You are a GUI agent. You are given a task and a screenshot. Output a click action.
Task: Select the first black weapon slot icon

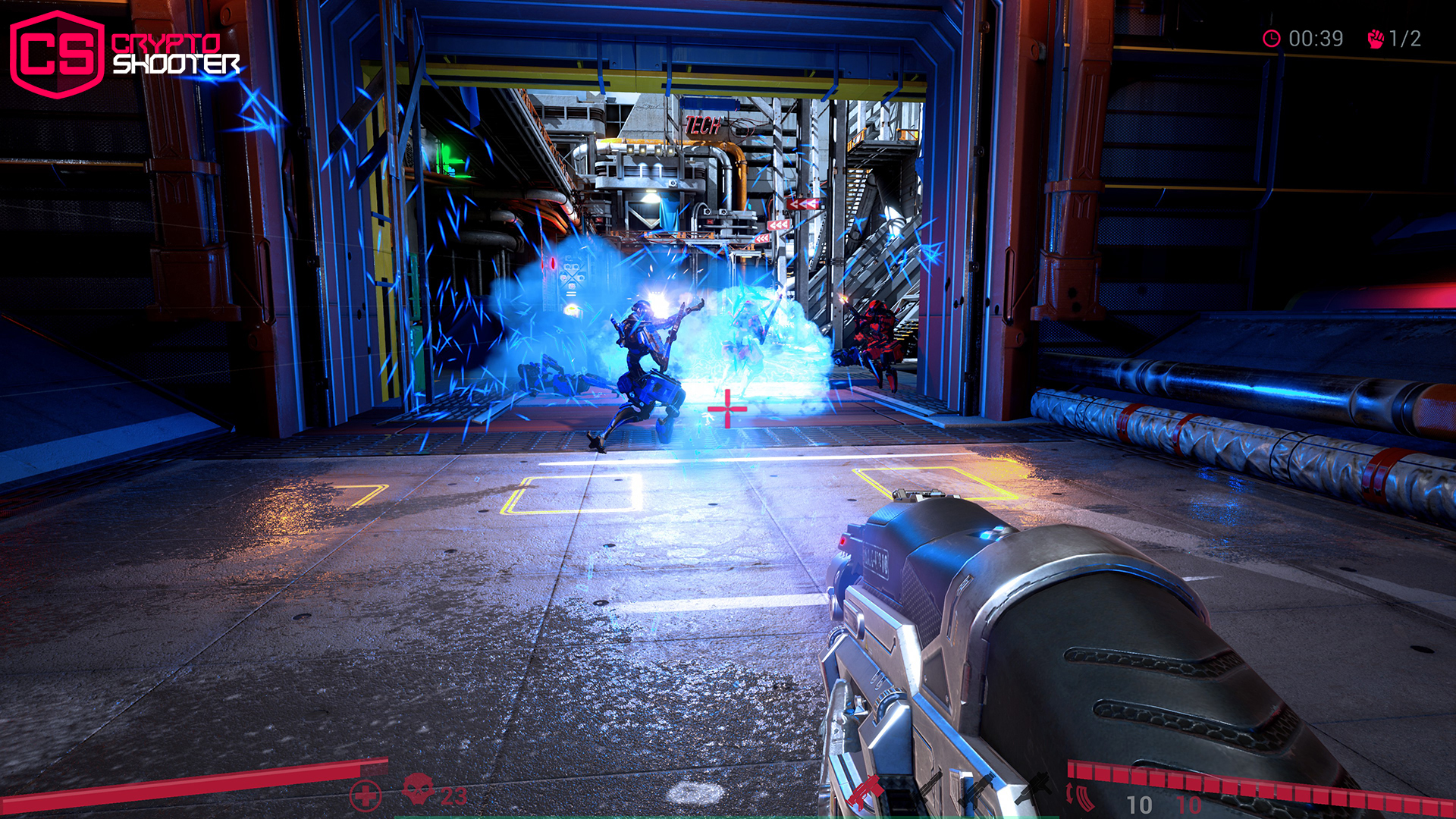[x=931, y=789]
